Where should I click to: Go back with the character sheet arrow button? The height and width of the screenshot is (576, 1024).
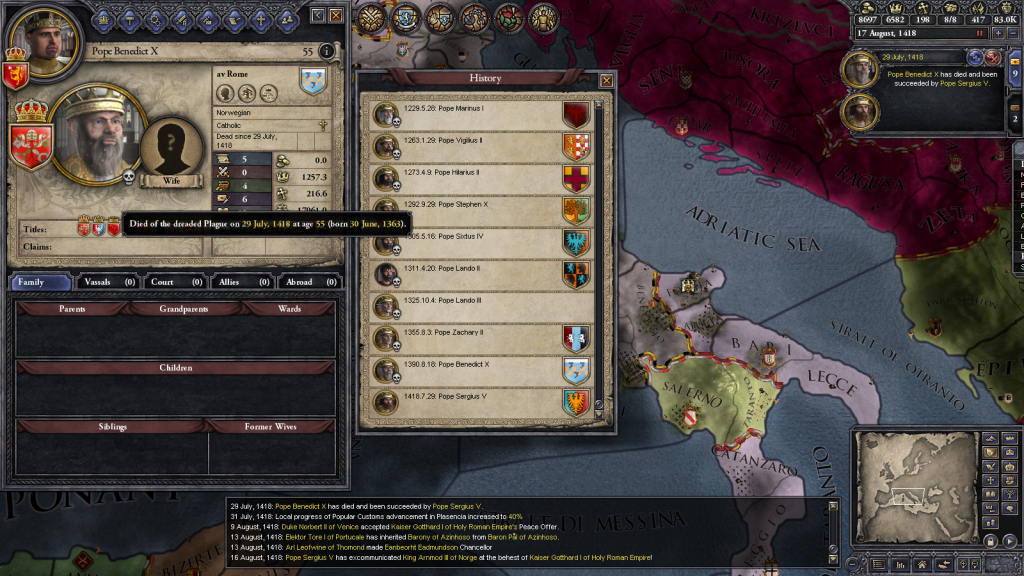point(318,16)
